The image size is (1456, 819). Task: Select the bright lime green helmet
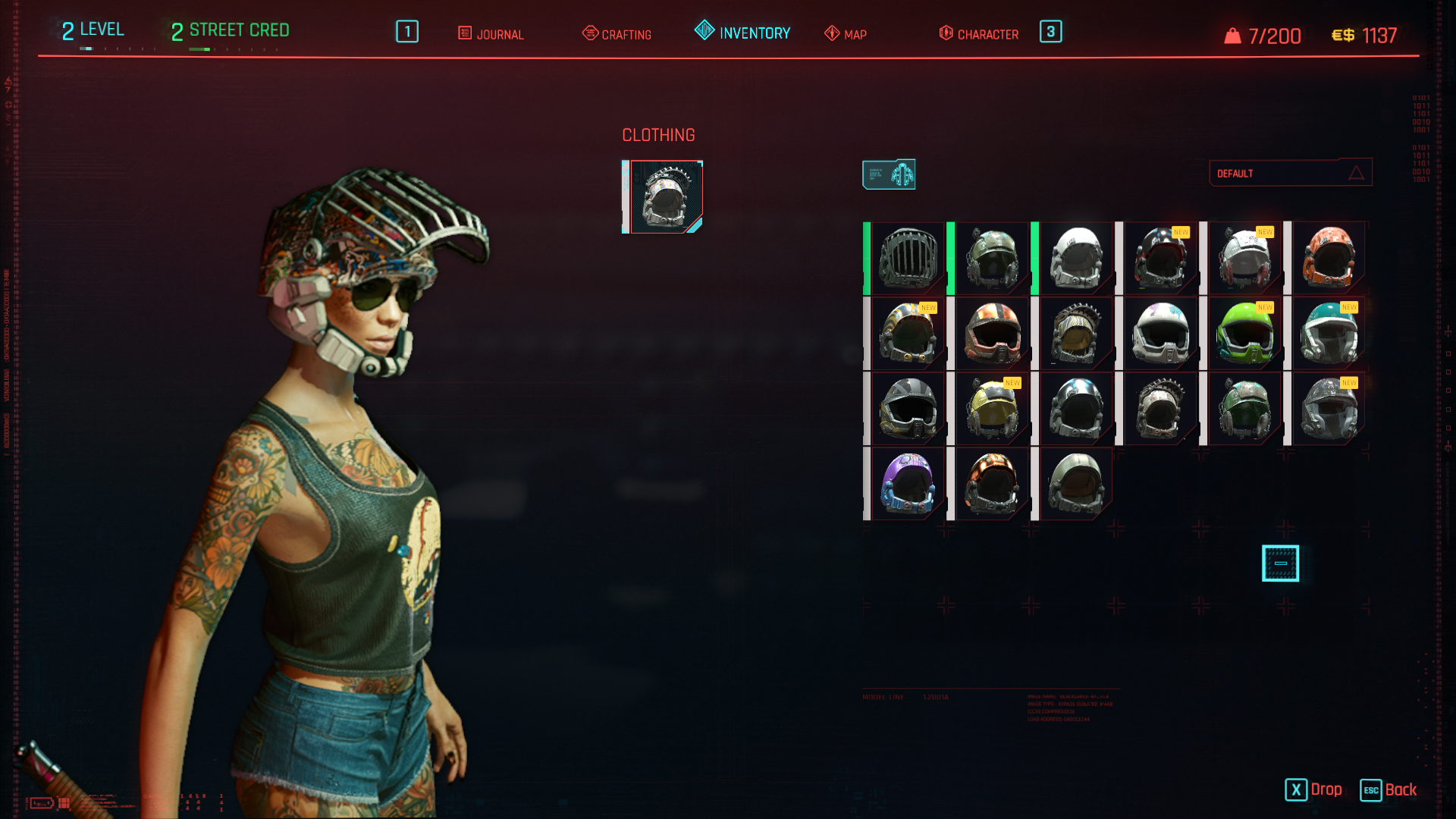pos(1244,334)
